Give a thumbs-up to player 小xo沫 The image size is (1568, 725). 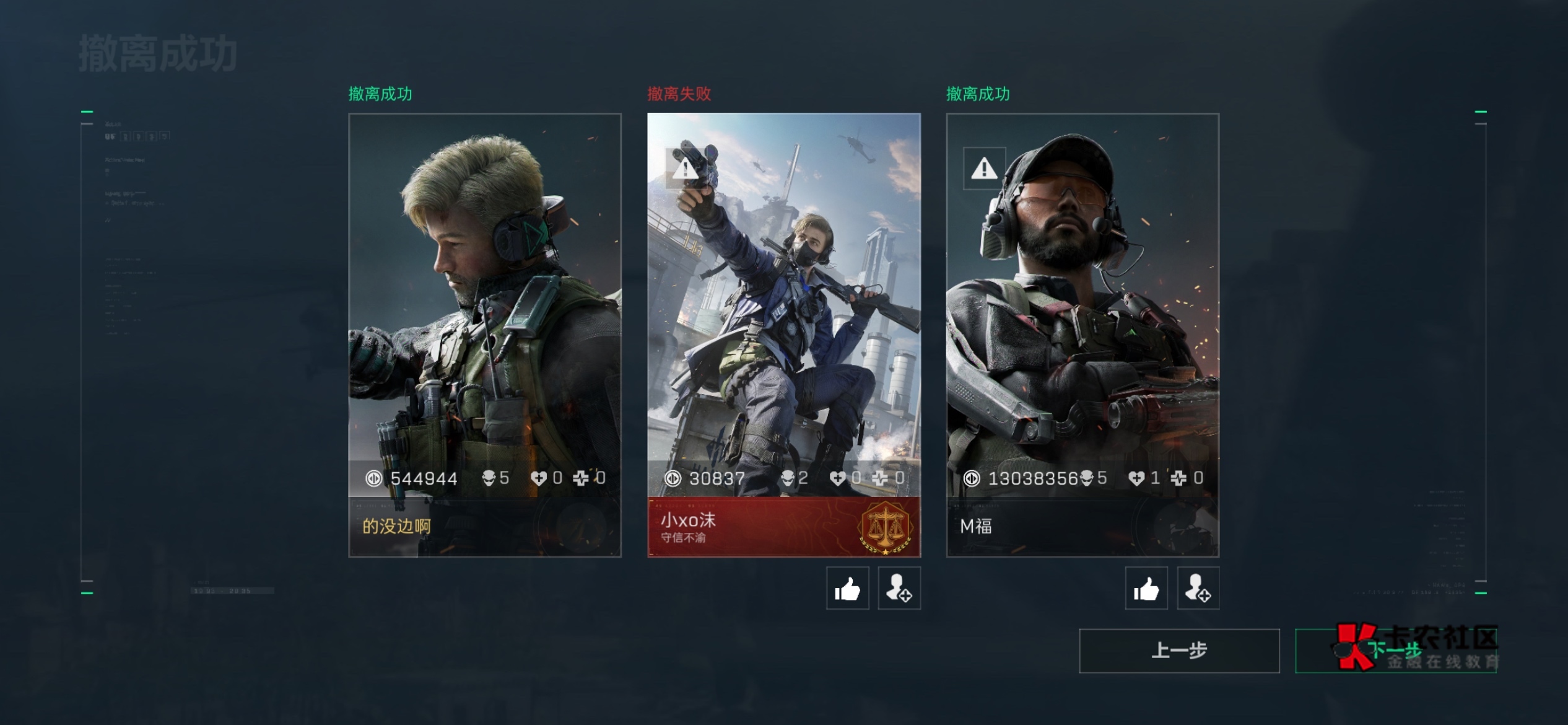(847, 588)
